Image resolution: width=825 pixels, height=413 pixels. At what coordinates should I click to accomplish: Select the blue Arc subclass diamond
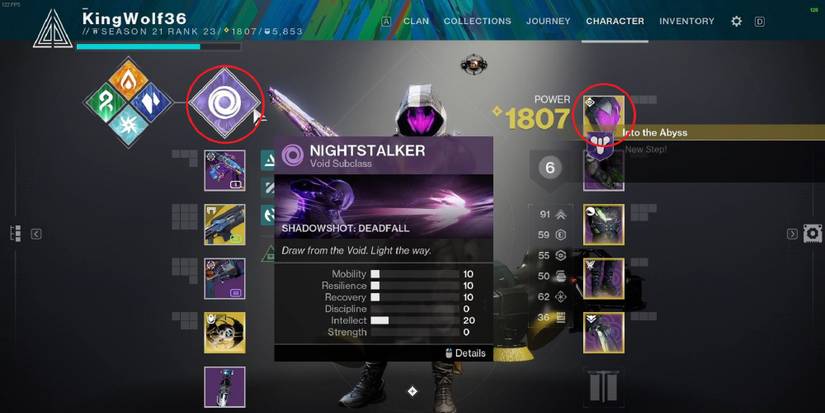click(x=152, y=103)
